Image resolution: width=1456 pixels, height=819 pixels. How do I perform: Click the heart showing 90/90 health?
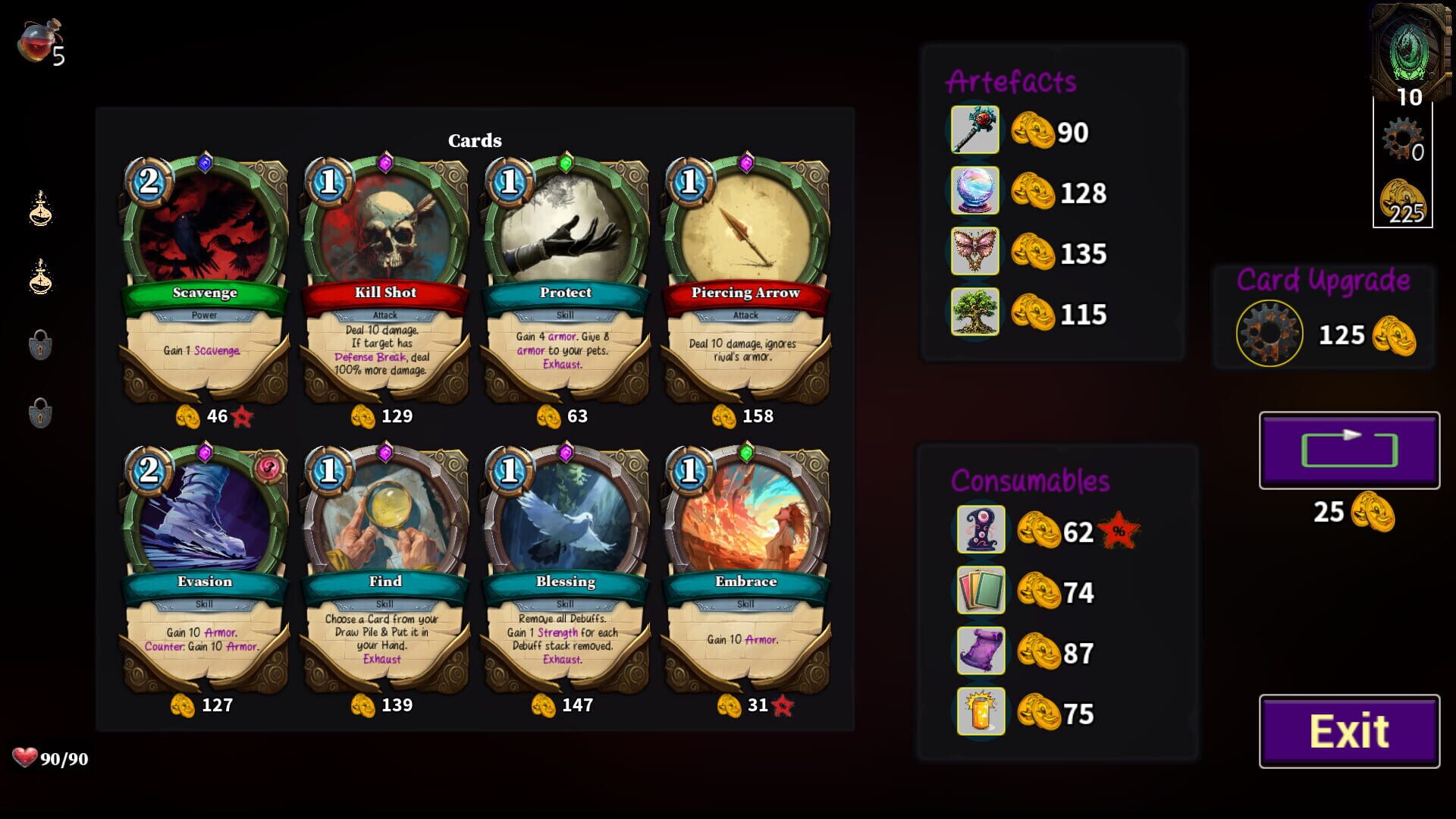(27, 758)
